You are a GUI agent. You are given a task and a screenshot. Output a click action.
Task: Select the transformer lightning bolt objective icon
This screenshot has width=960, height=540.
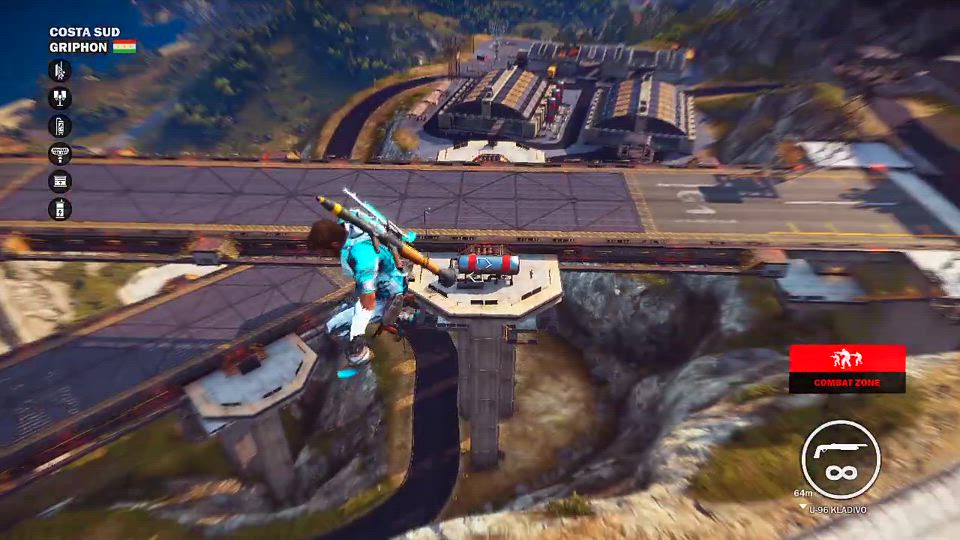[x=60, y=209]
